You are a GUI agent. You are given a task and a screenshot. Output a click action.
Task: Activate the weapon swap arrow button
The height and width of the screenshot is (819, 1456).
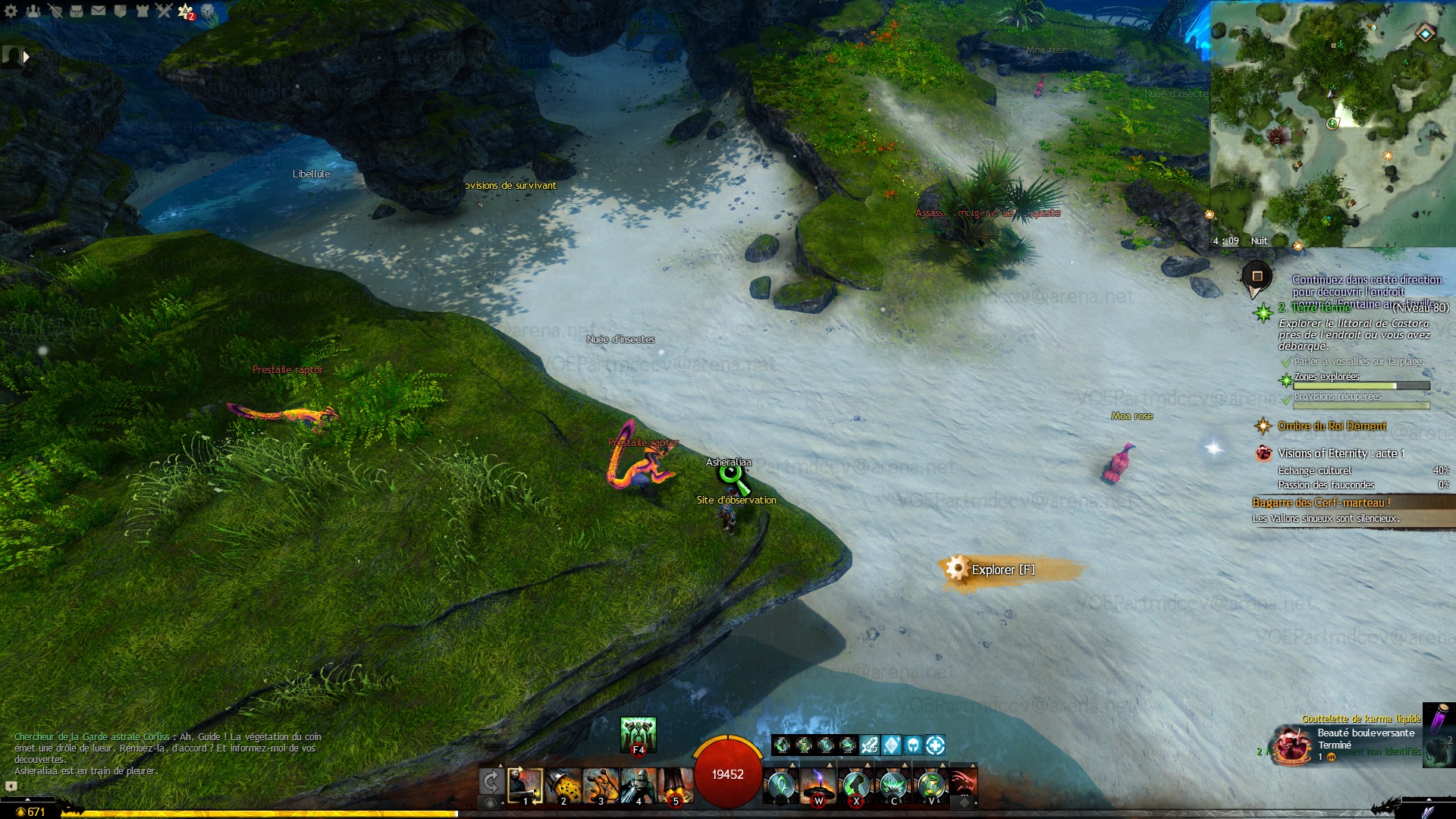491,782
